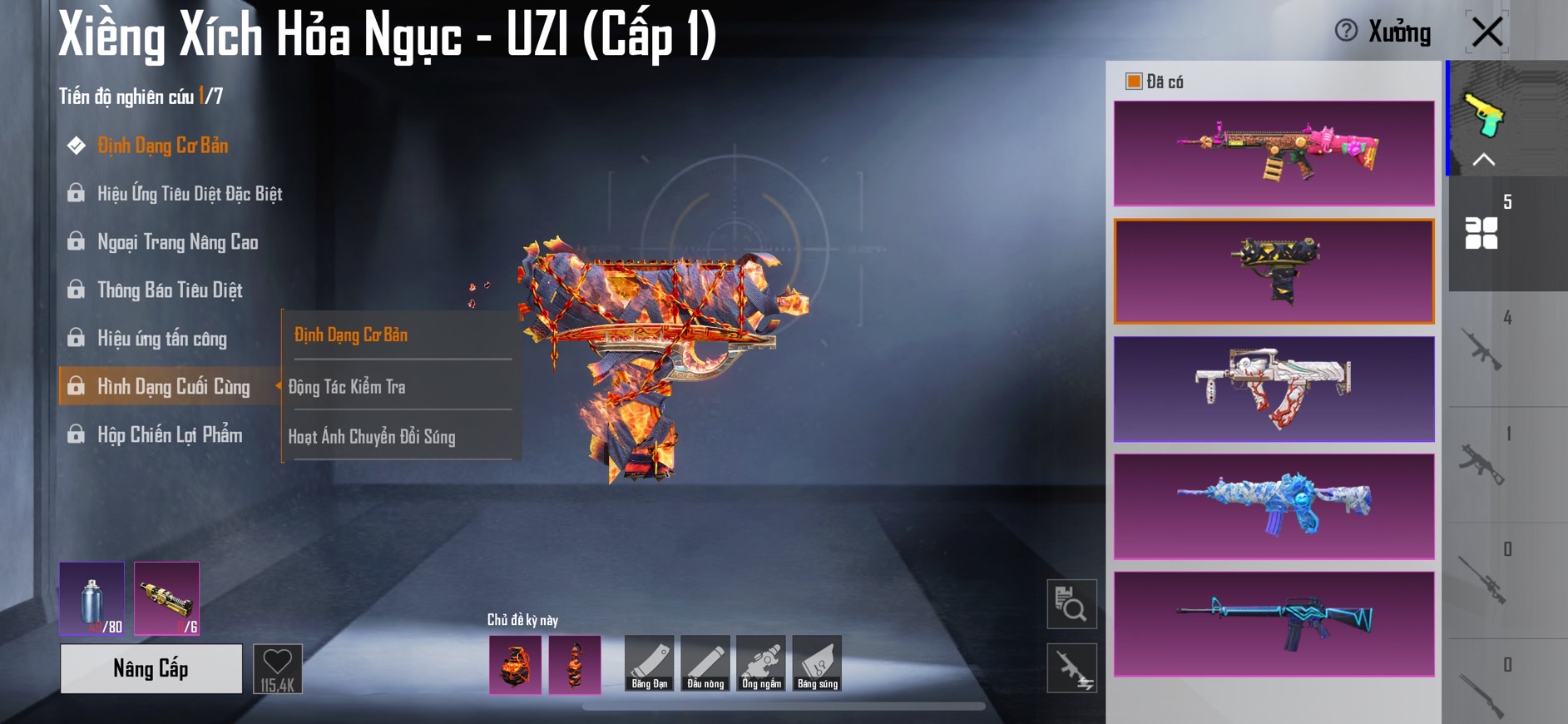Open Thông Báo Tiêu Diệt stage

tap(170, 290)
